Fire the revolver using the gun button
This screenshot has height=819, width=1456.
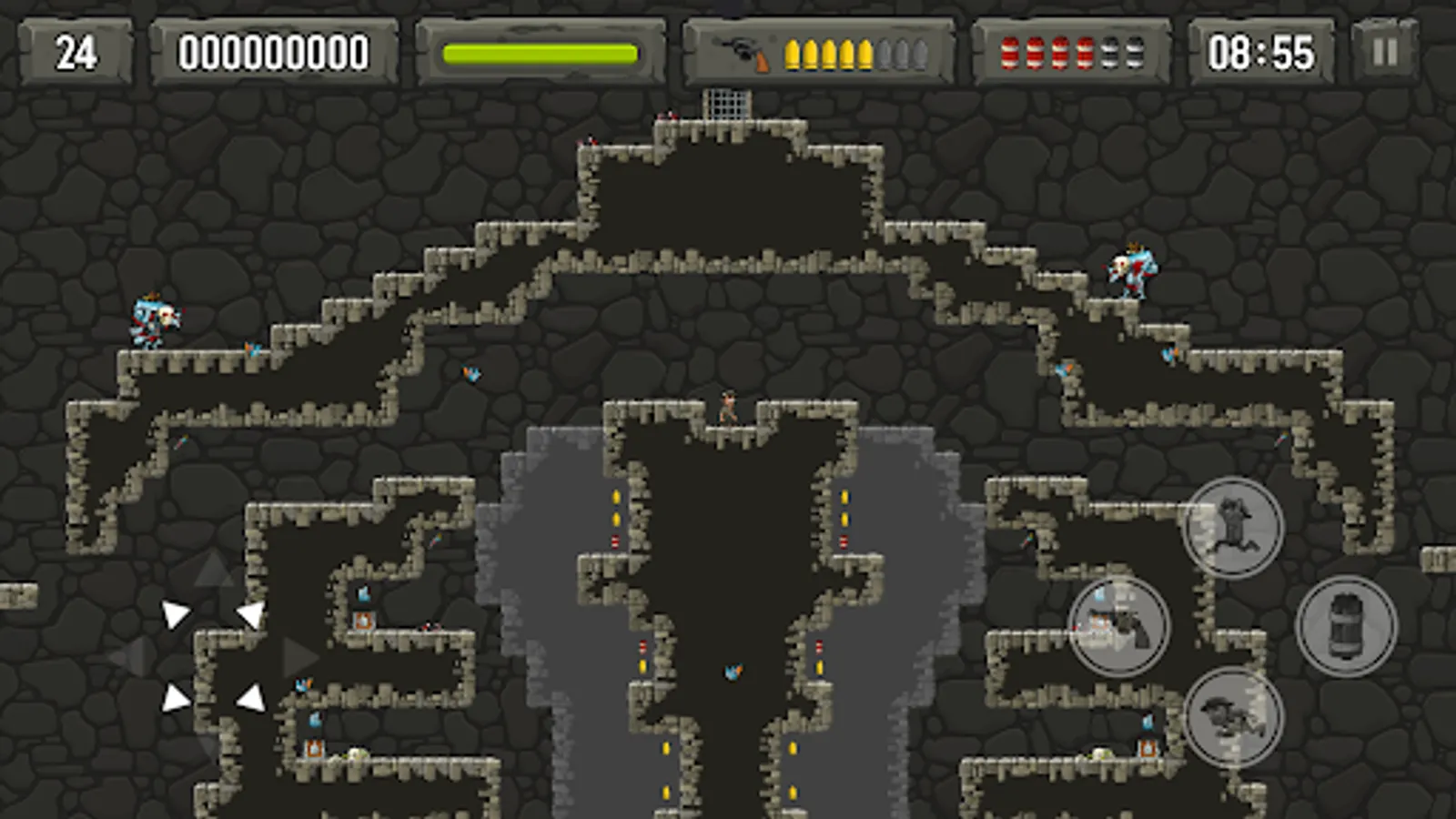(1118, 626)
